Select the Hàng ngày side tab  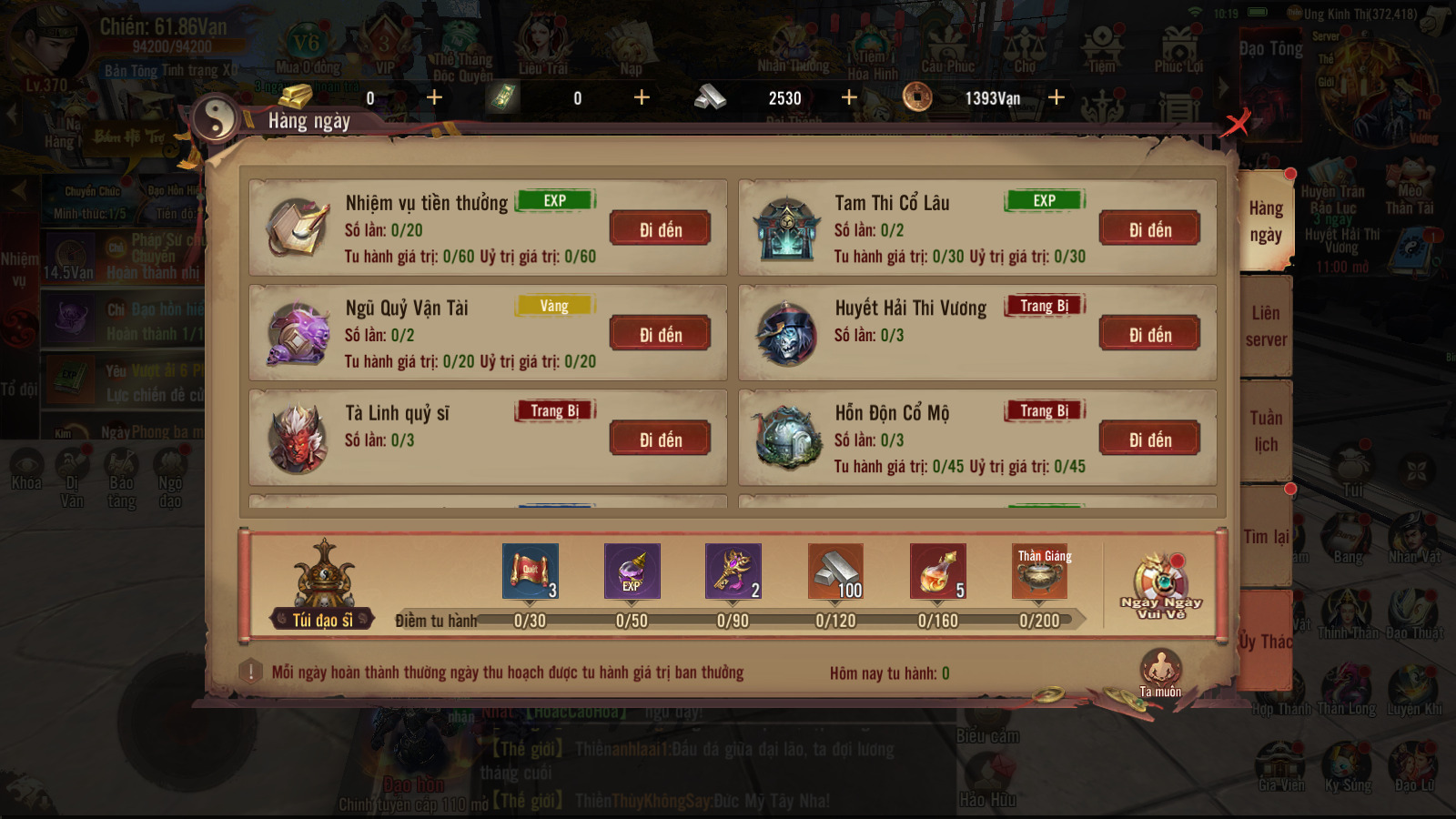[x=1265, y=221]
